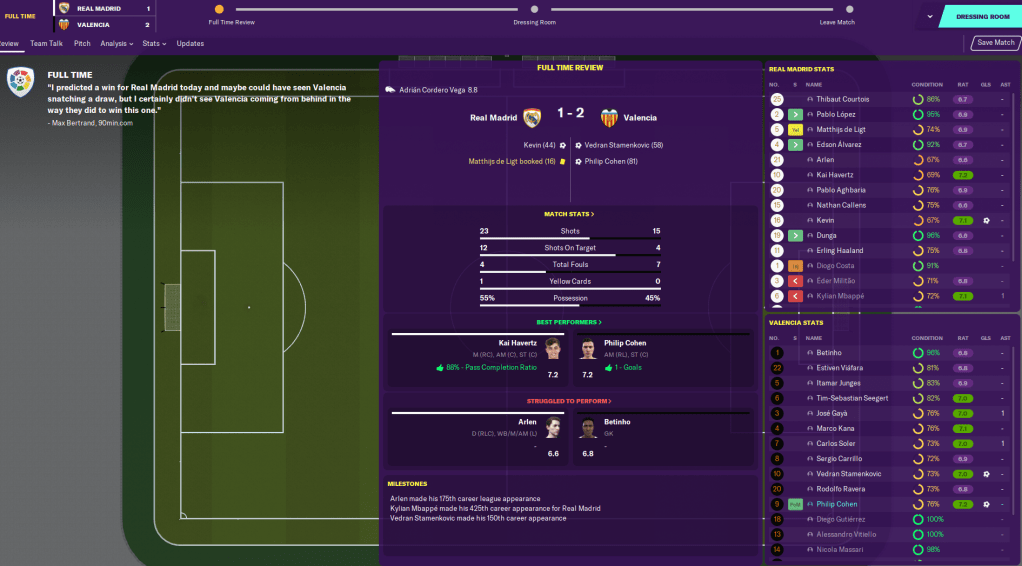This screenshot has width=1022, height=566.
Task: Select Vedran Stamenkovic in Valencia stats
Action: 845,474
